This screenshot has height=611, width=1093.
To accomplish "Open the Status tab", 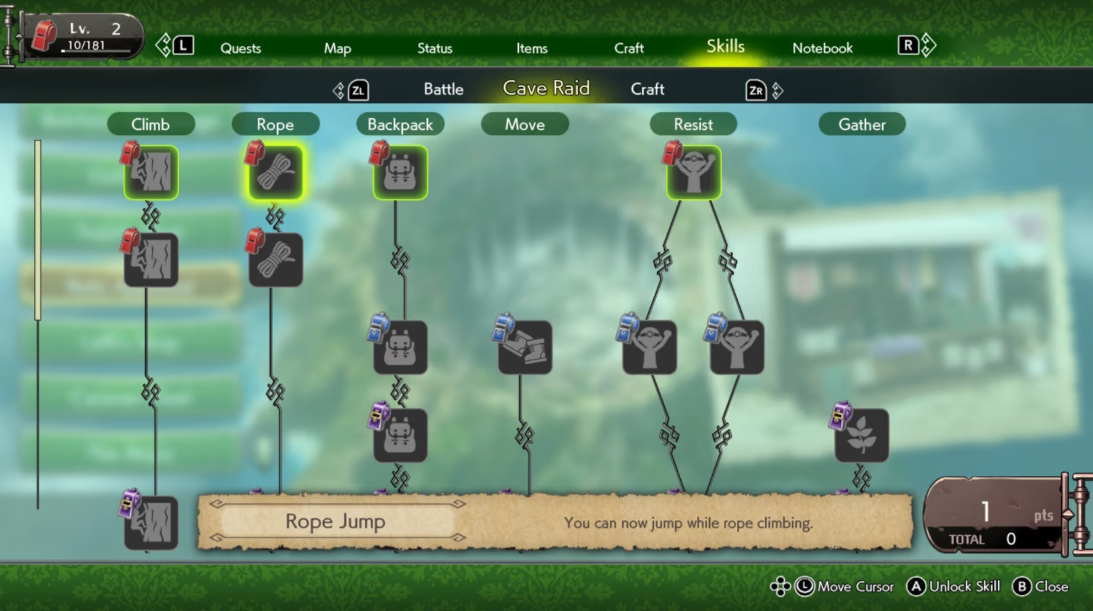I will [x=435, y=48].
